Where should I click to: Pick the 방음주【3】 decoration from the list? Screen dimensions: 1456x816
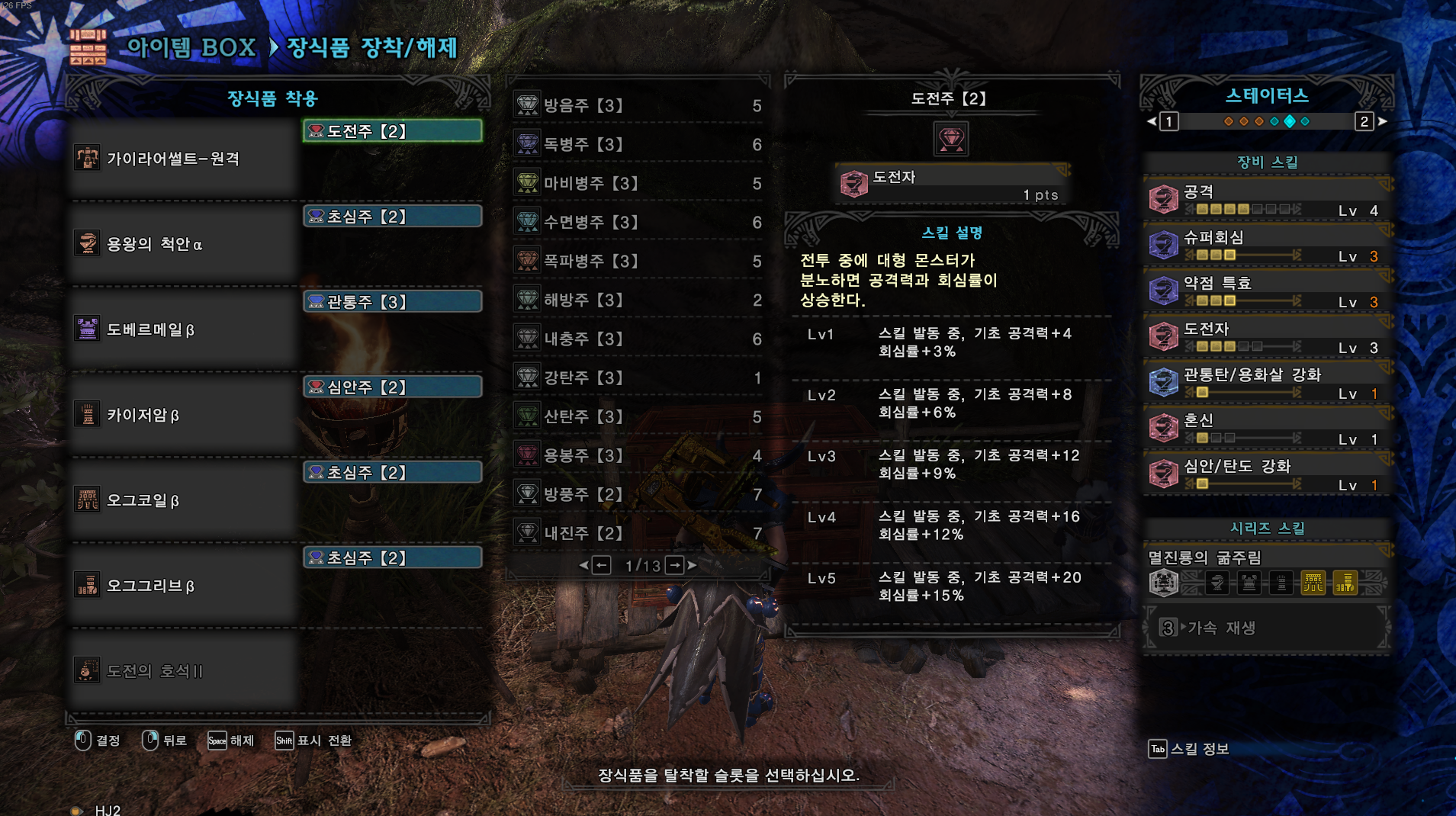(638, 105)
